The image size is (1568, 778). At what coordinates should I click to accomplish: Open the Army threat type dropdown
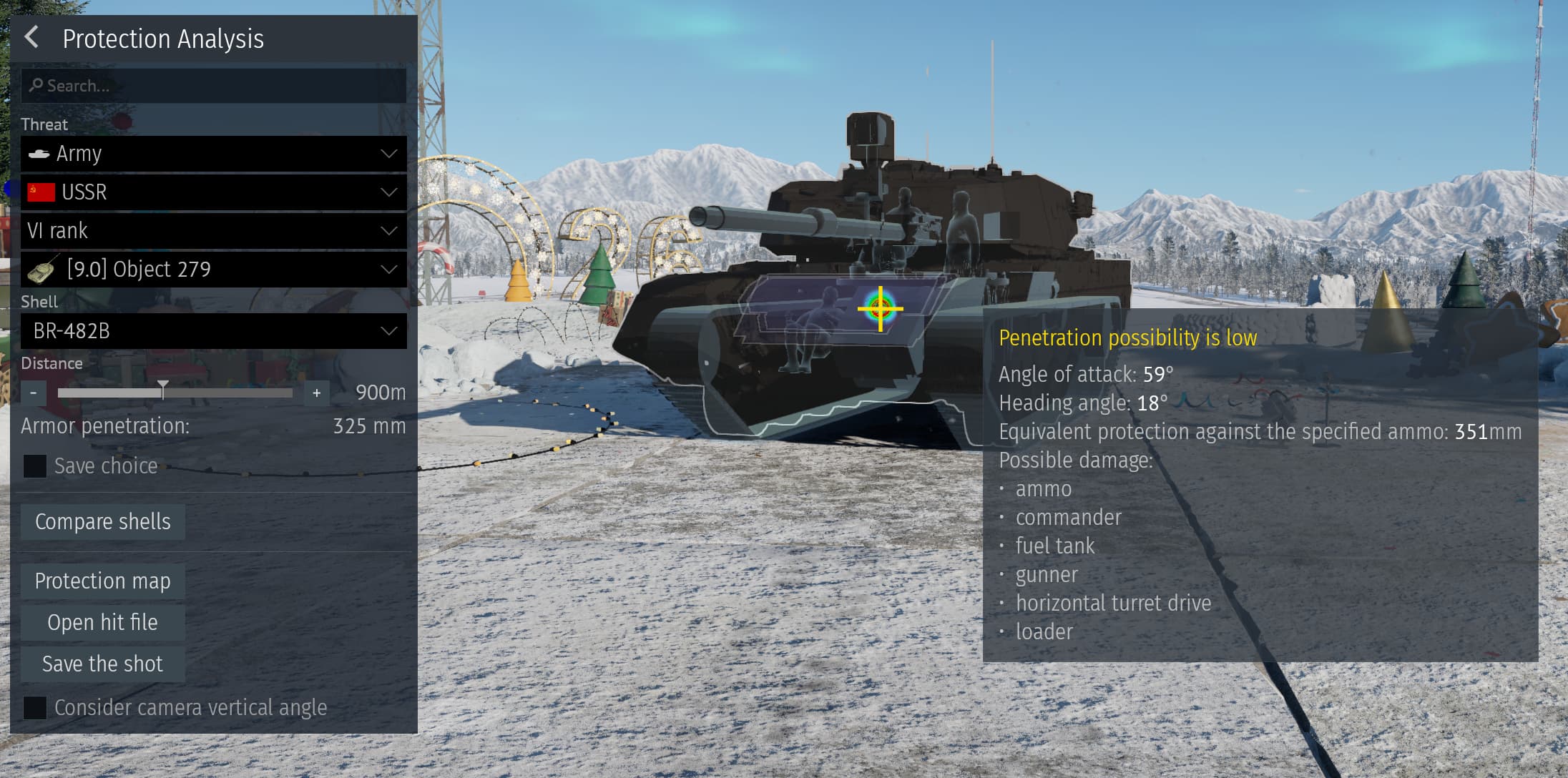click(213, 154)
